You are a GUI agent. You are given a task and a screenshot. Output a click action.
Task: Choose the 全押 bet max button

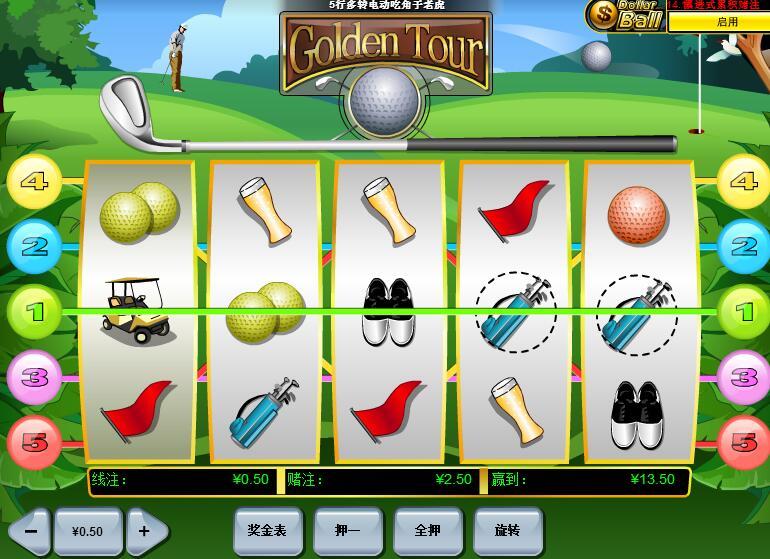tap(427, 530)
